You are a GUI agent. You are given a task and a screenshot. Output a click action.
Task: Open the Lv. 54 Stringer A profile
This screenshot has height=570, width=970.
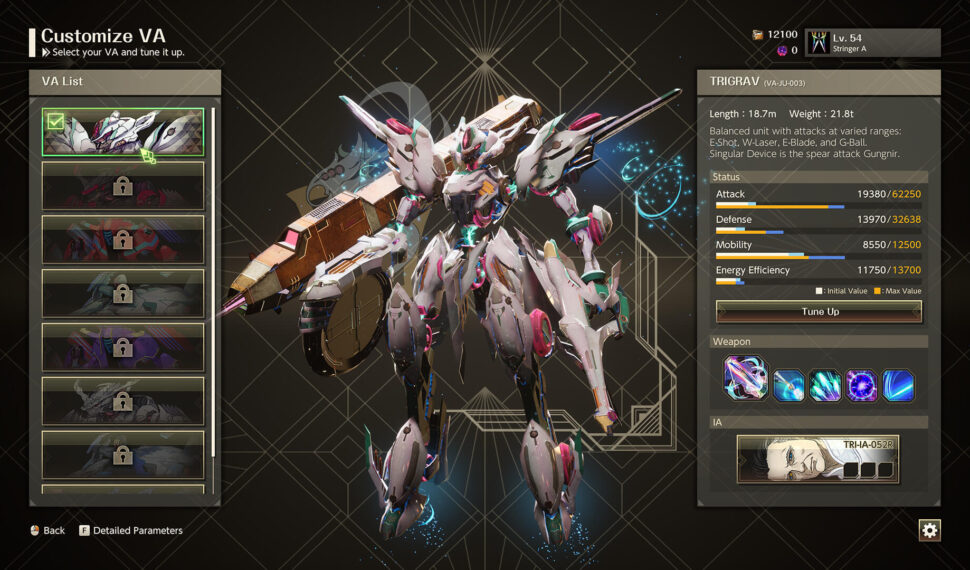click(x=872, y=42)
